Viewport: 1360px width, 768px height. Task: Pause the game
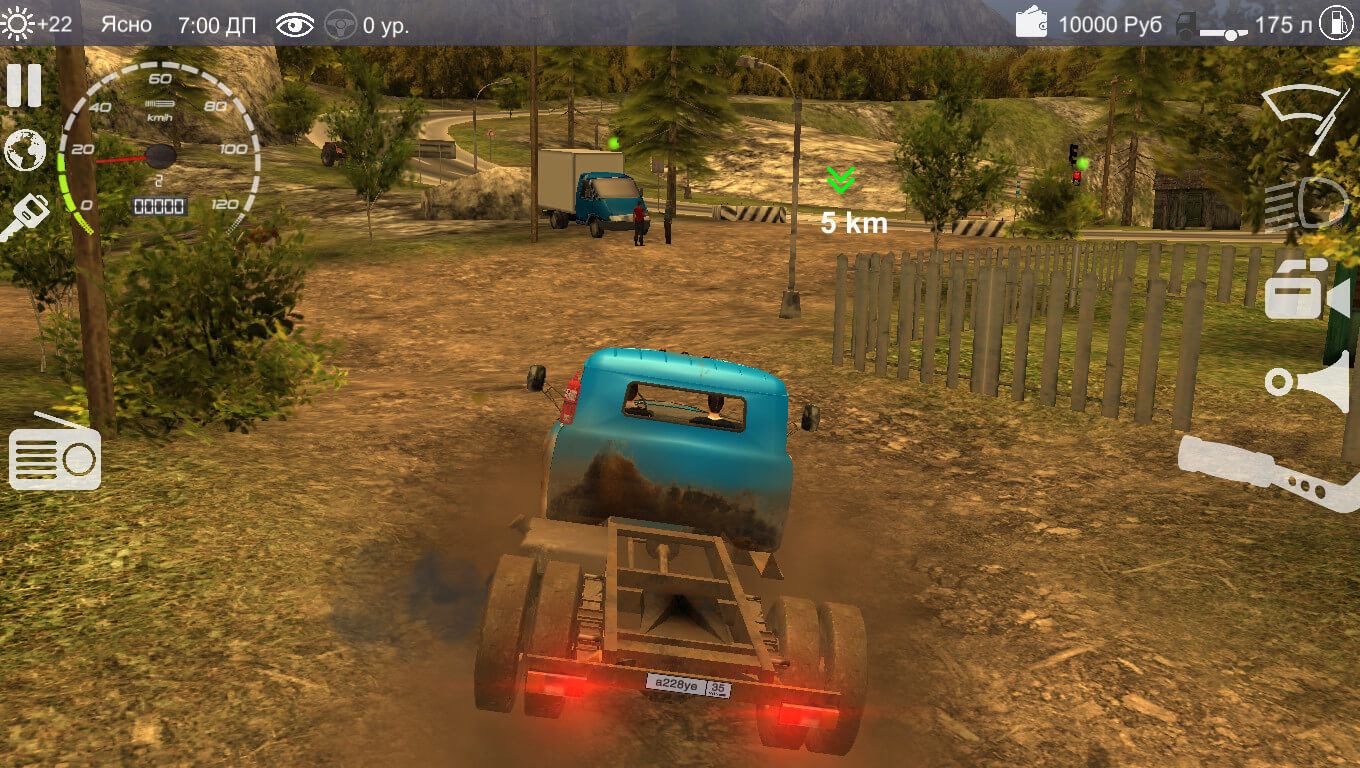click(x=24, y=86)
